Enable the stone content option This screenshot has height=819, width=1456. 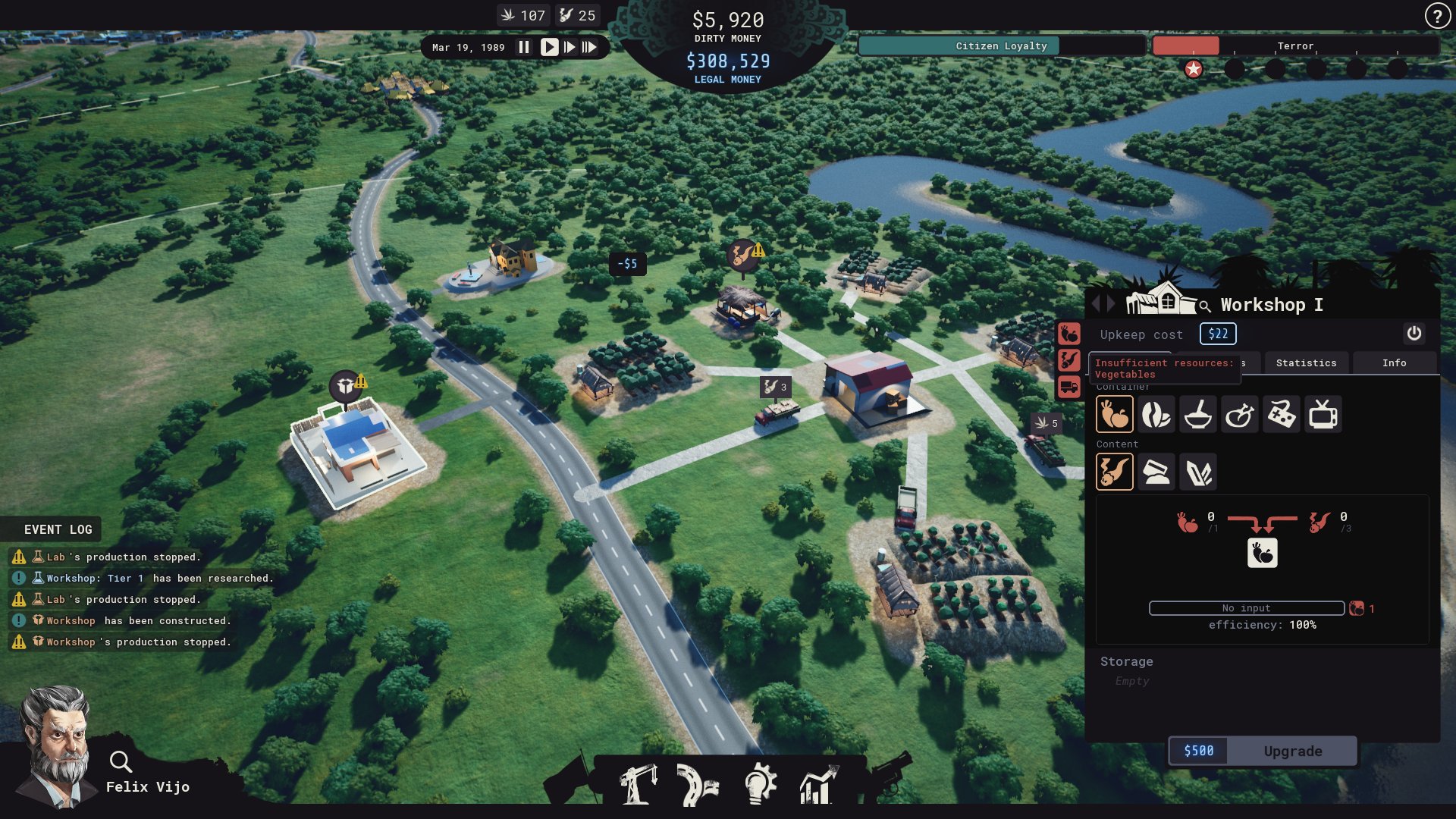(1156, 472)
